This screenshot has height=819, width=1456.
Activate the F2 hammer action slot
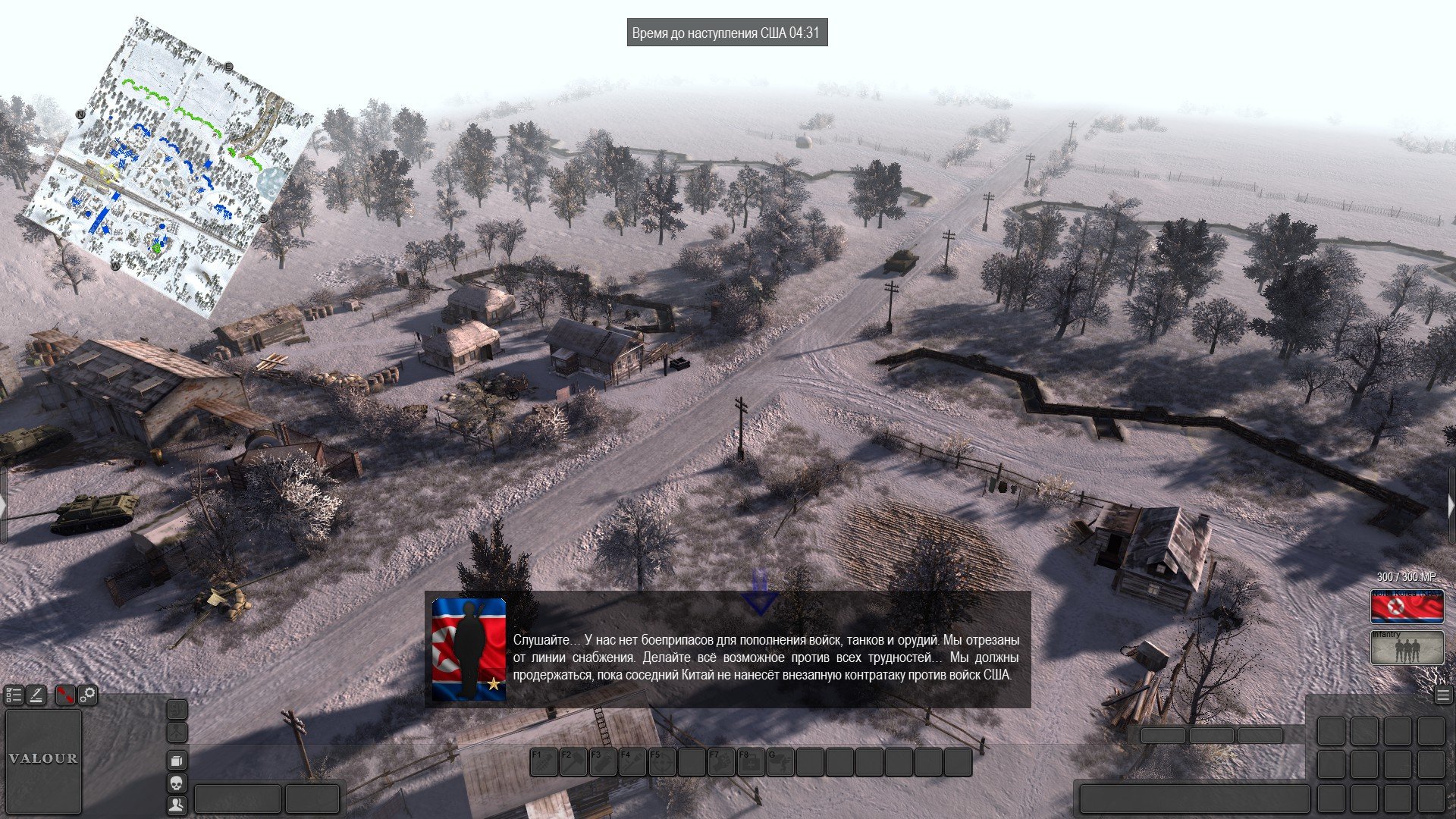(573, 762)
